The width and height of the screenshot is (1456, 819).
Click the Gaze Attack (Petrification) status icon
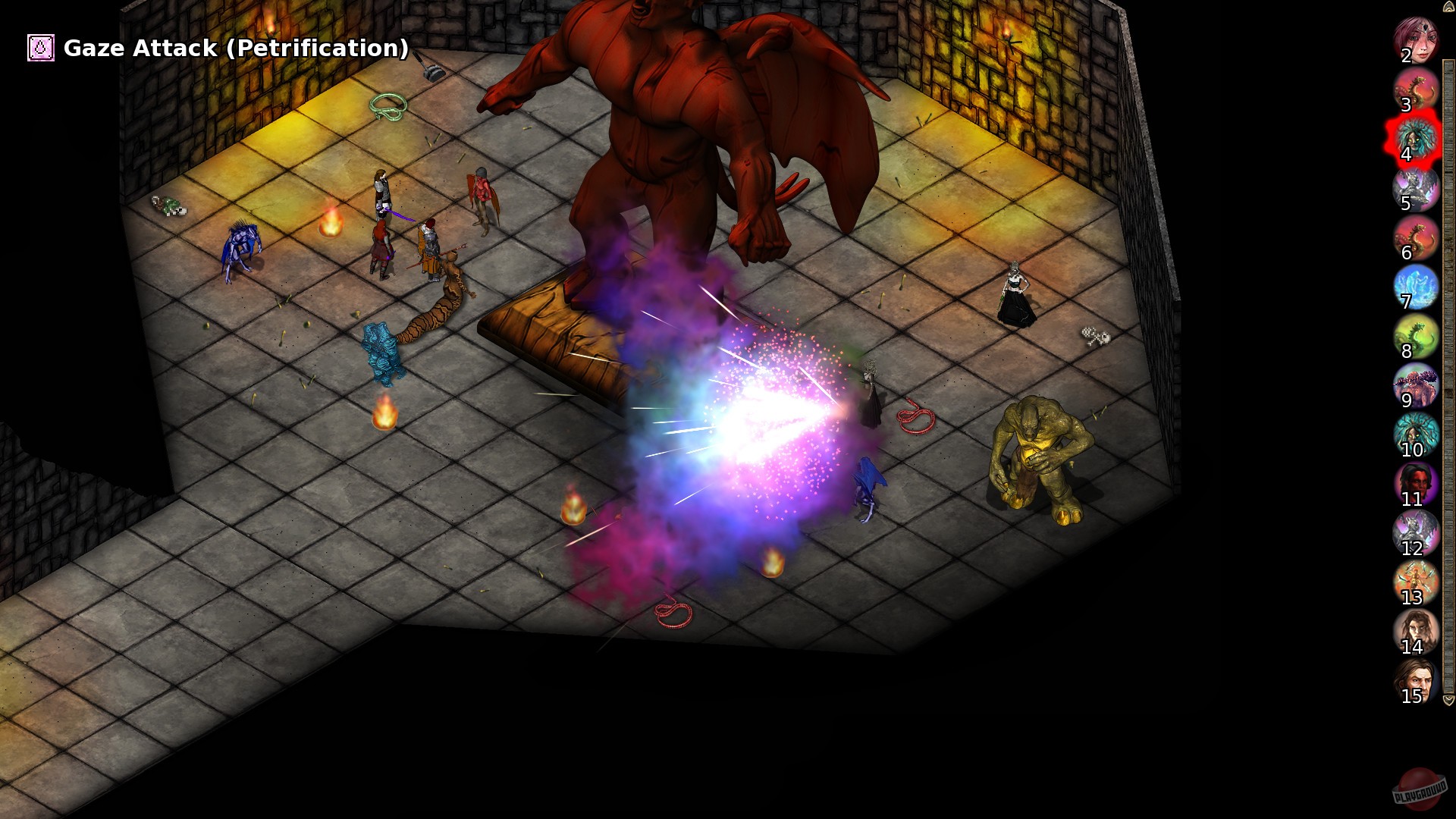tap(40, 48)
